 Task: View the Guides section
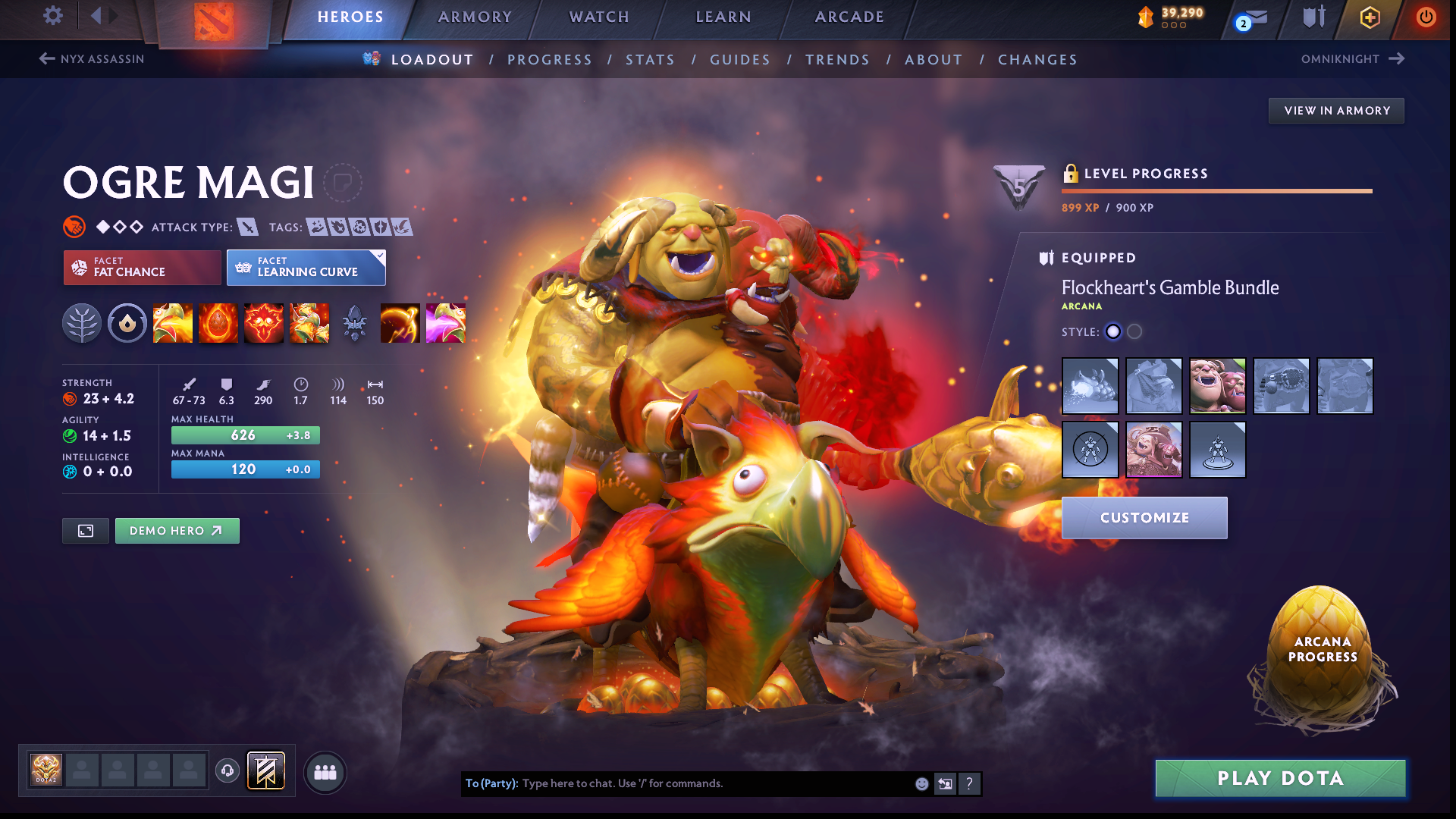[740, 60]
